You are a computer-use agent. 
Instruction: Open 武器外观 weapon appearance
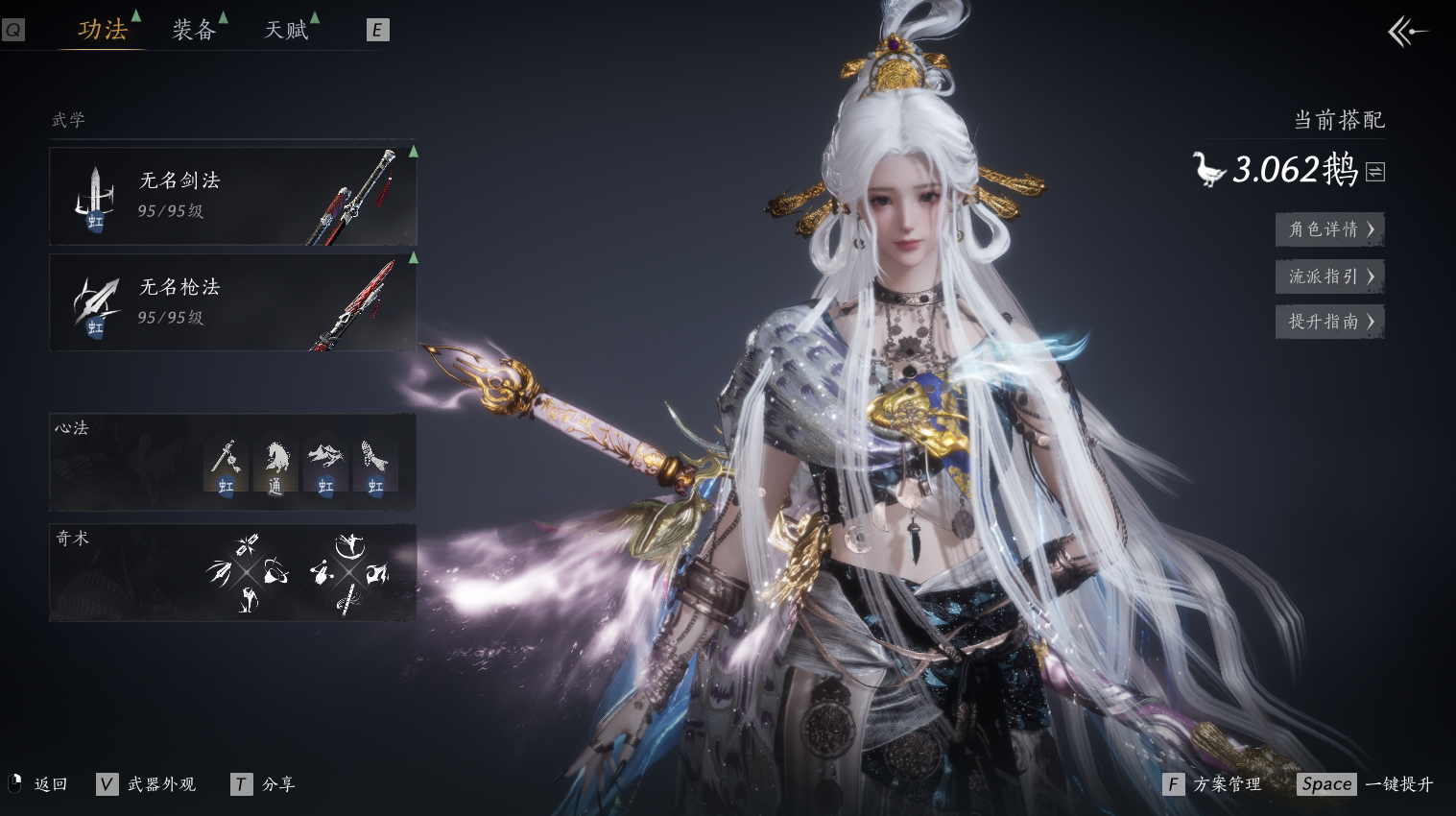coord(160,784)
